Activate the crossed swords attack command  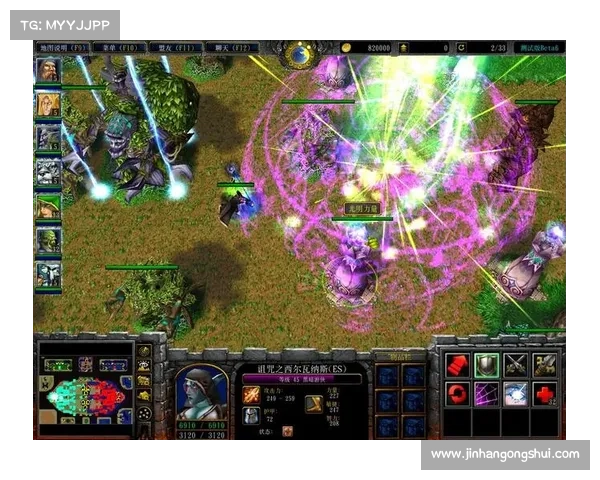[x=516, y=365]
